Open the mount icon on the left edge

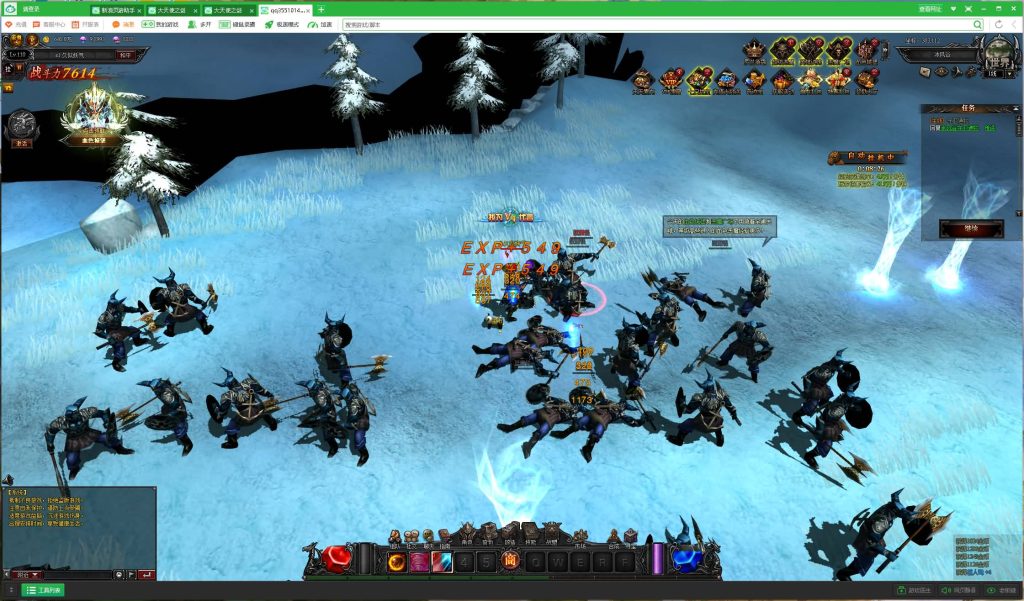(19, 124)
